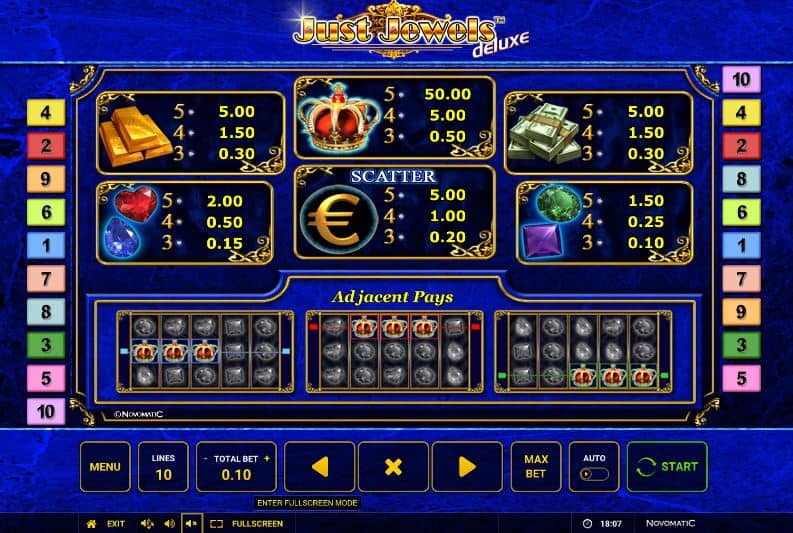This screenshot has width=793, height=533.
Task: Hit the green START button
Action: (667, 467)
